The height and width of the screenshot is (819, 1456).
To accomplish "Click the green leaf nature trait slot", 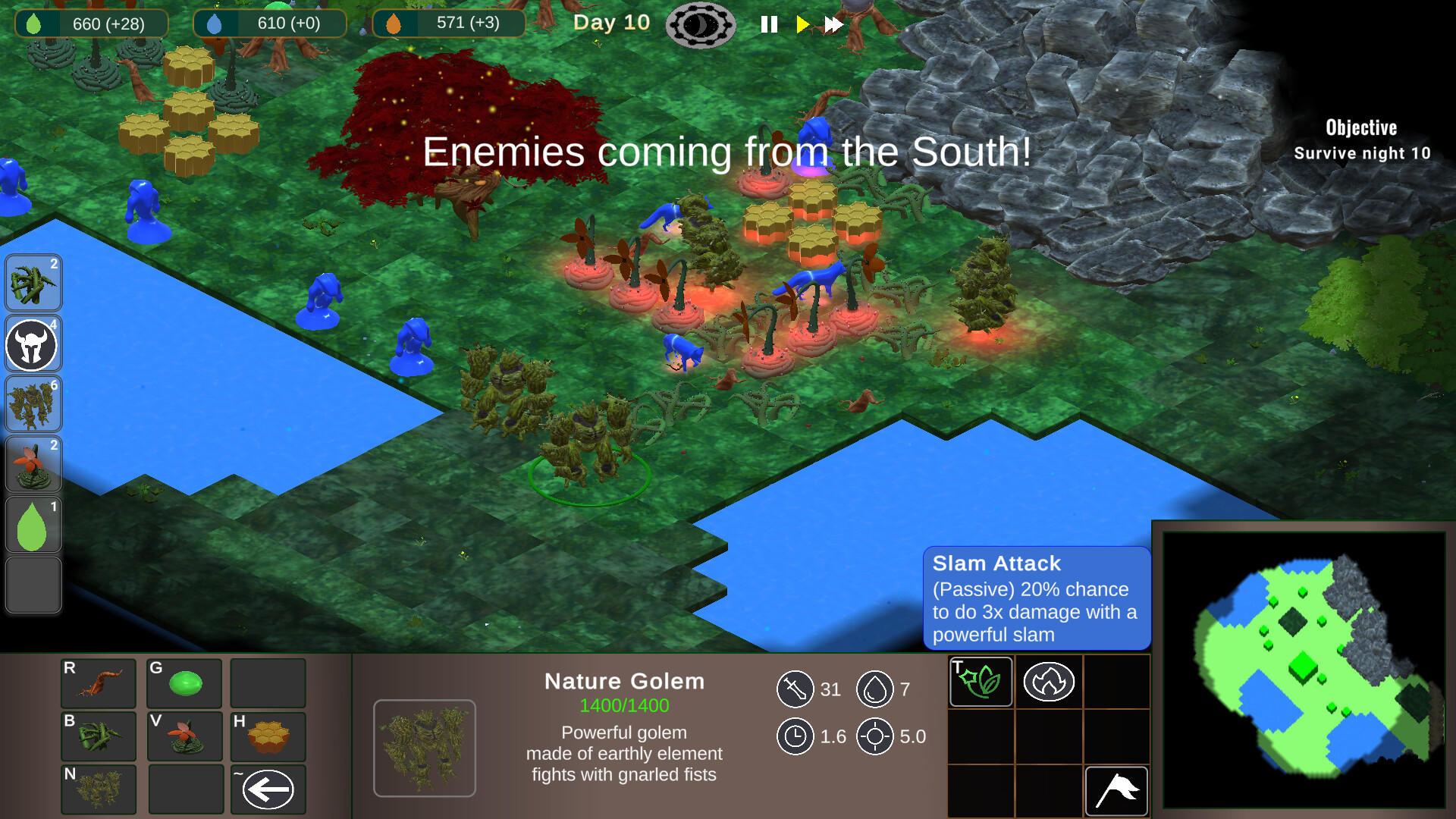I will (980, 682).
